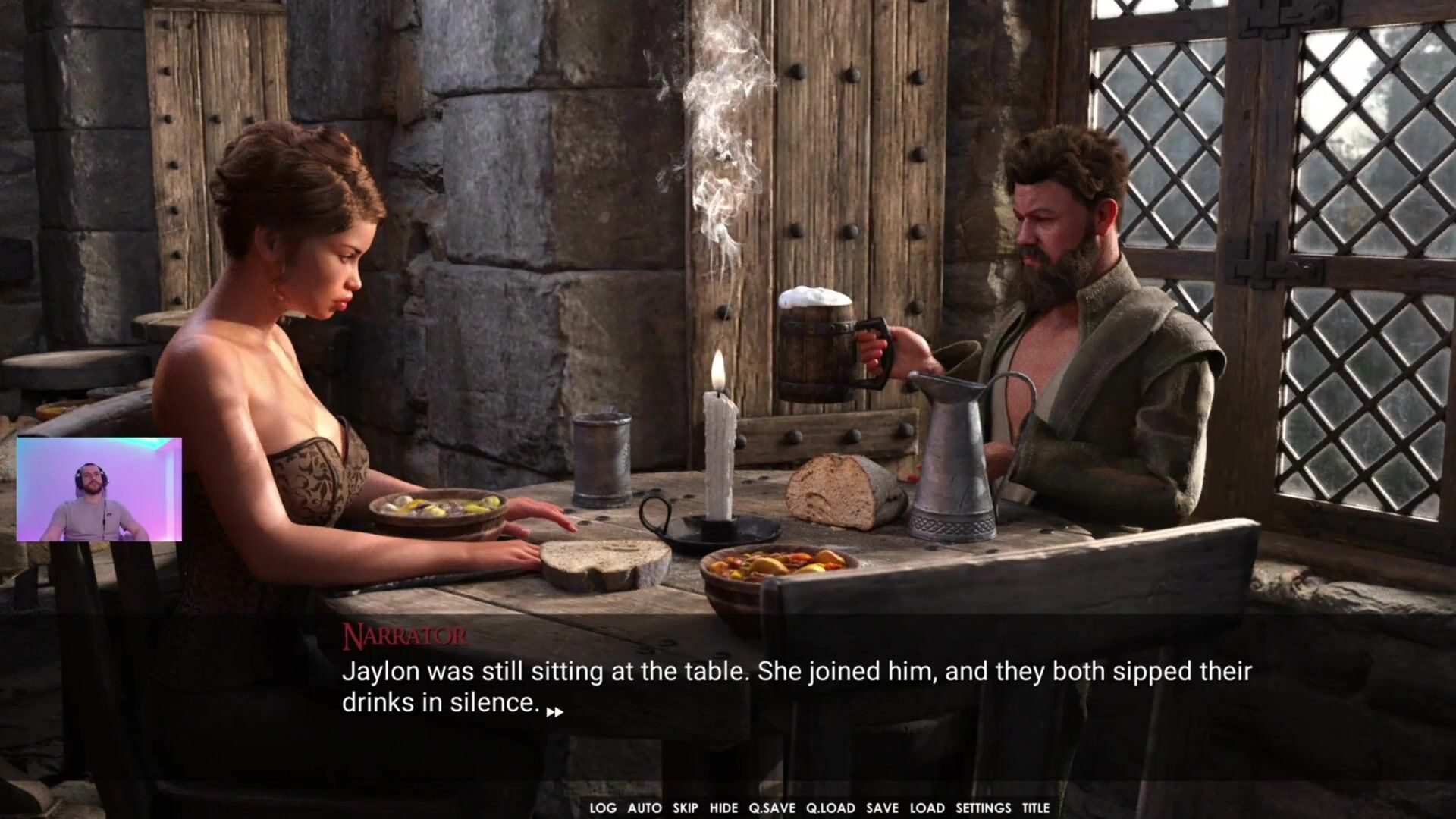
Task: Activate the Skip button
Action: point(686,808)
